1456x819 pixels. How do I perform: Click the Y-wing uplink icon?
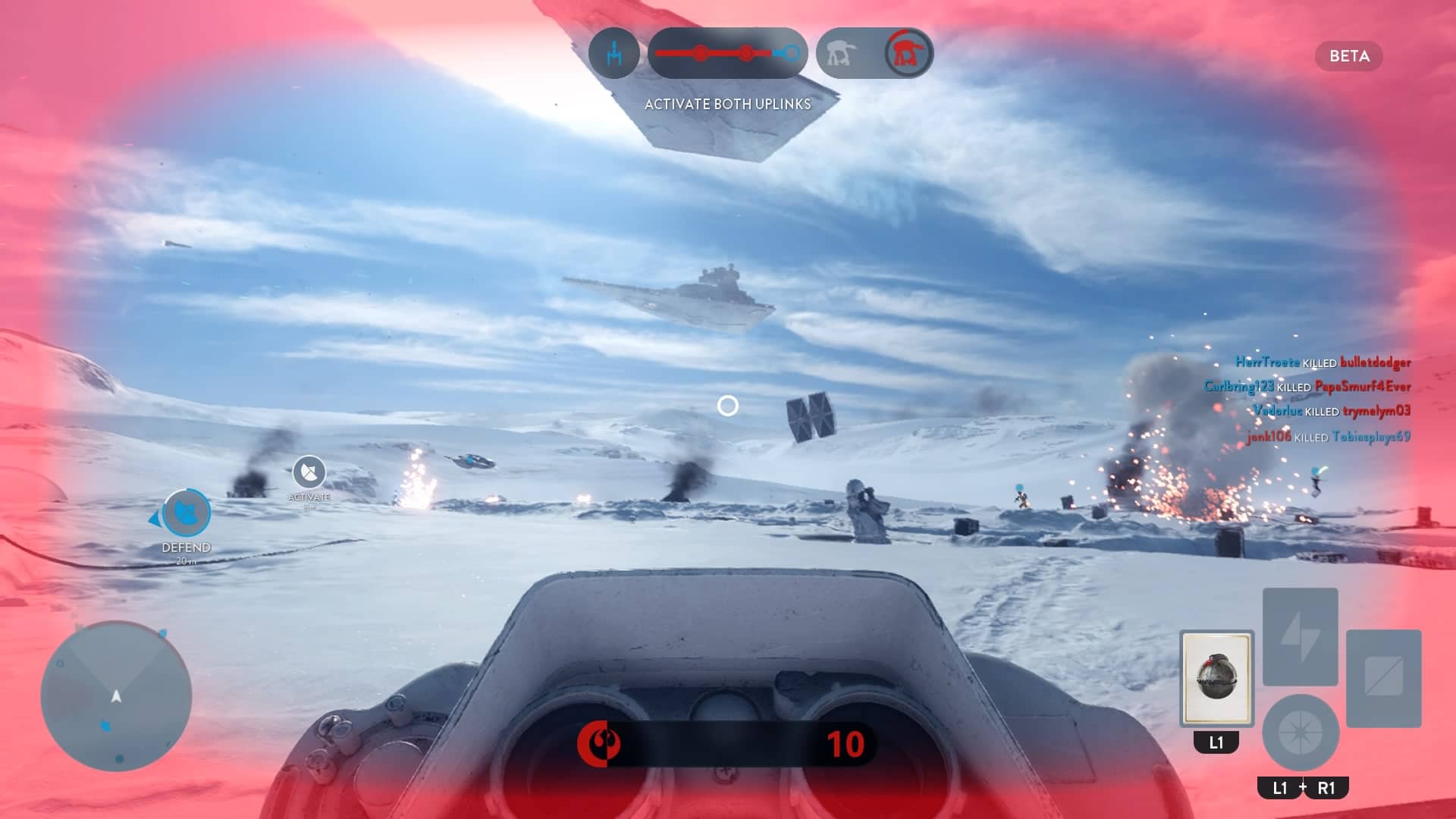tap(614, 53)
